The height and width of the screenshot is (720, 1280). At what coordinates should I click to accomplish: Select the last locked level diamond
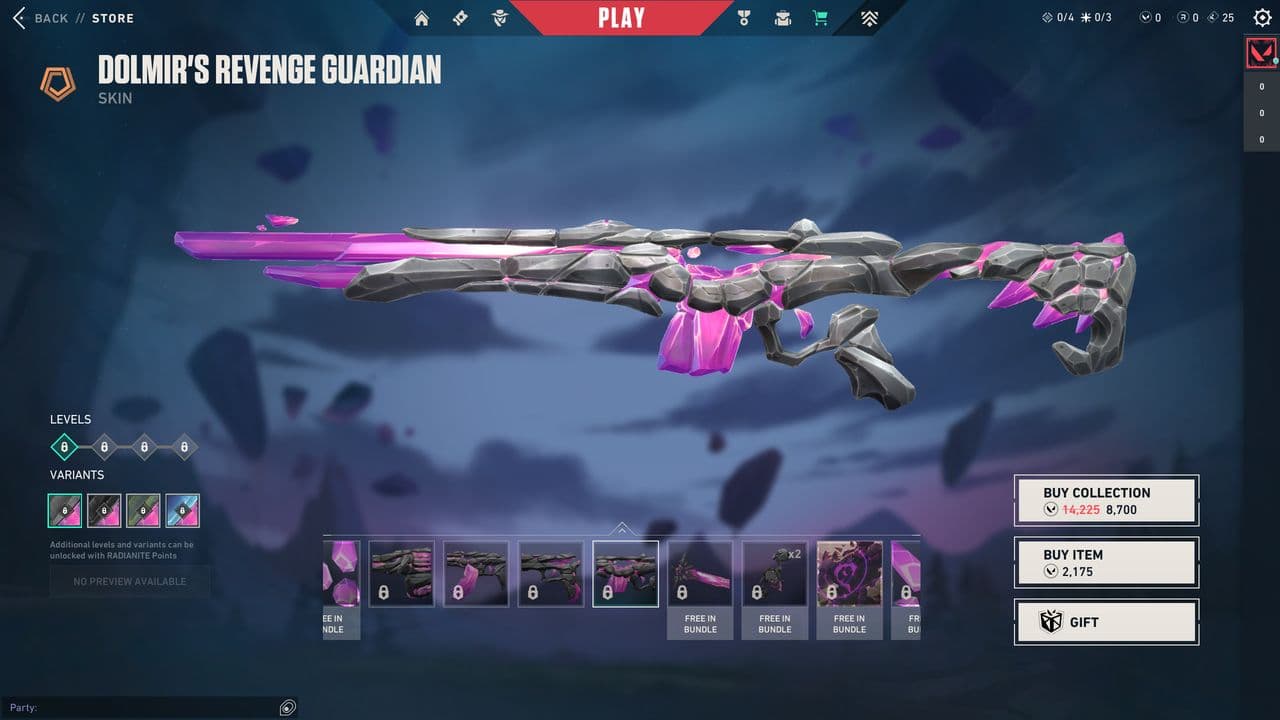184,447
